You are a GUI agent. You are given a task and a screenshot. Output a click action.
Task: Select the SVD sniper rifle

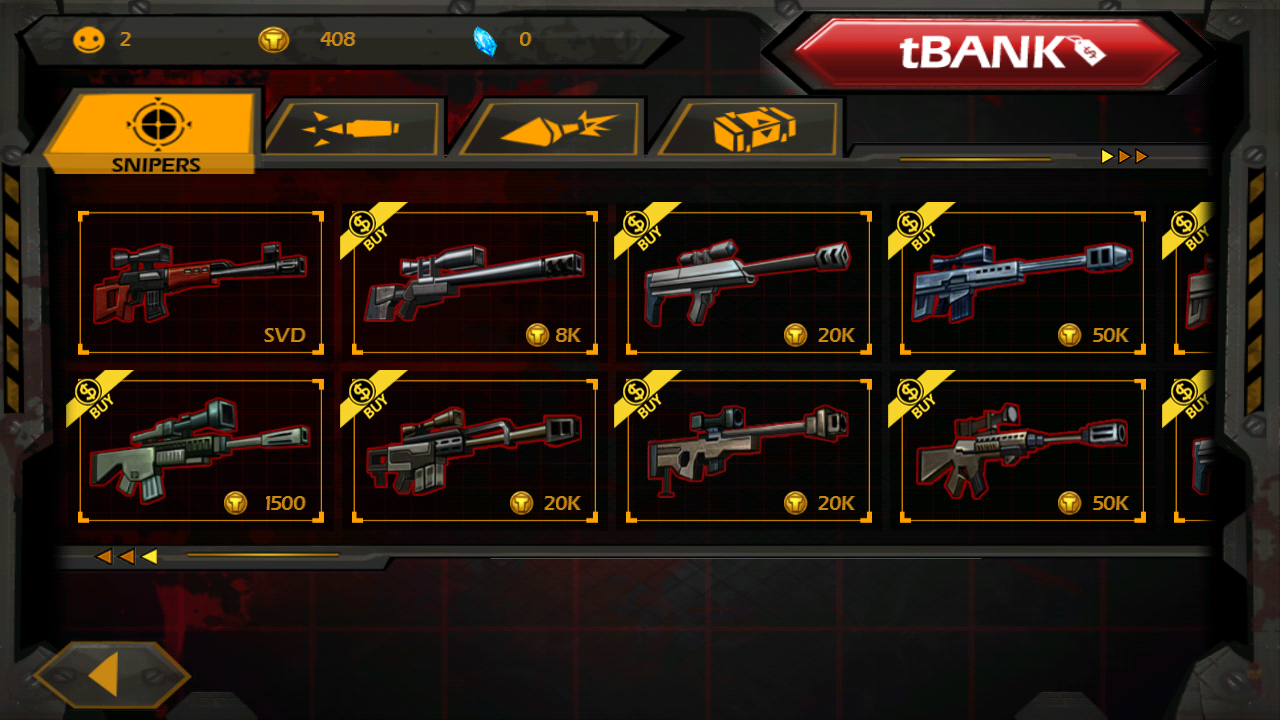(201, 282)
